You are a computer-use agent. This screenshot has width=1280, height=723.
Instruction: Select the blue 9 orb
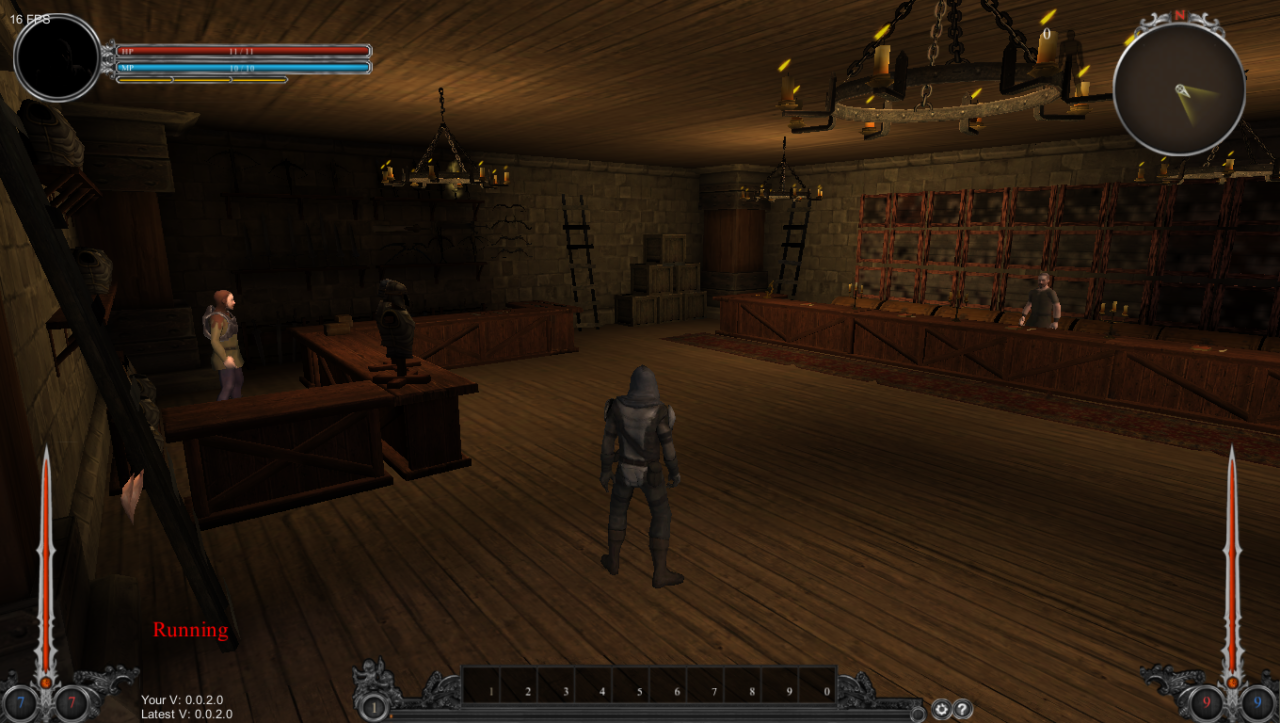tap(1257, 704)
